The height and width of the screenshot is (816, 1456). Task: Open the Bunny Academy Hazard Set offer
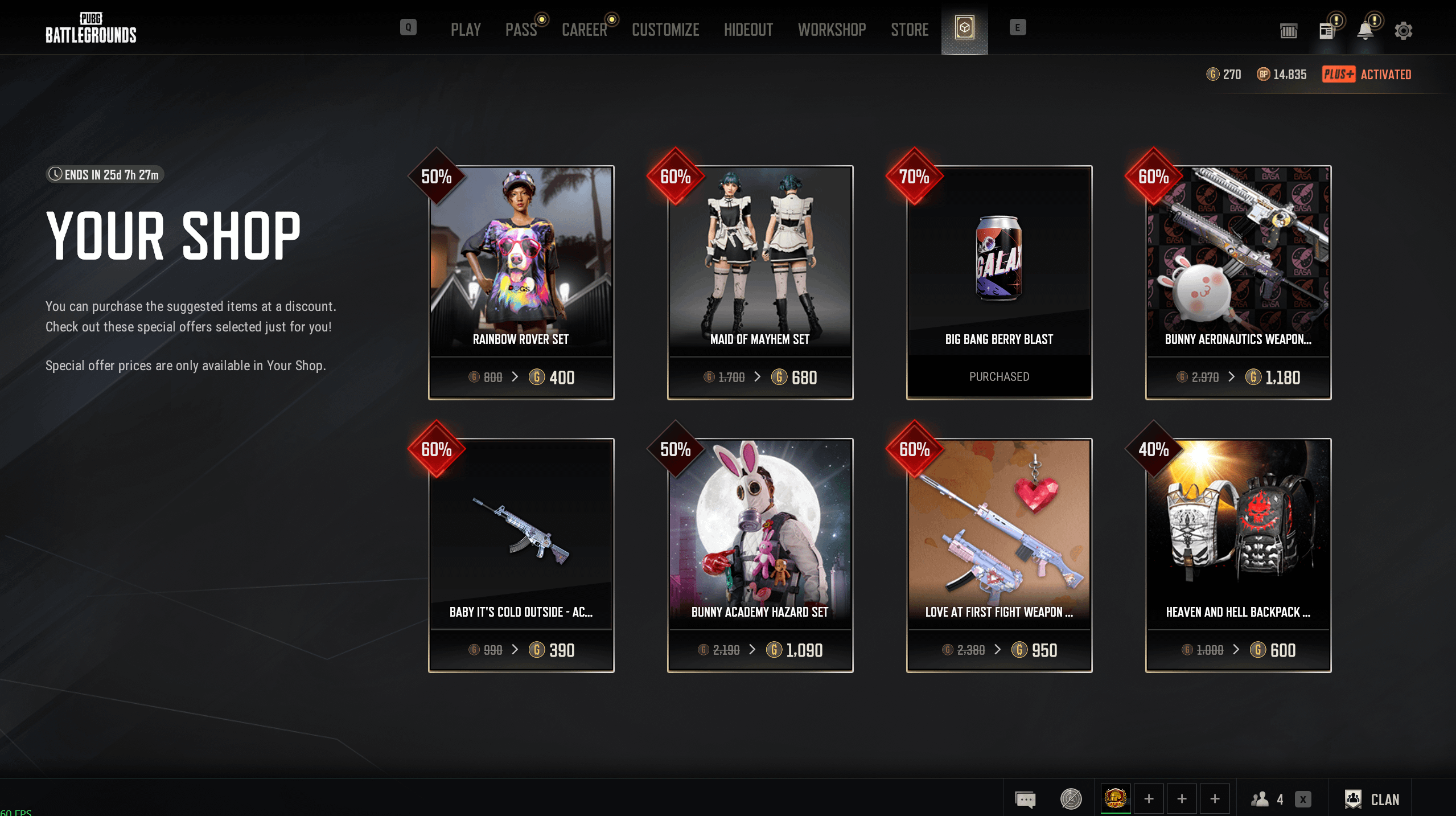pos(760,555)
